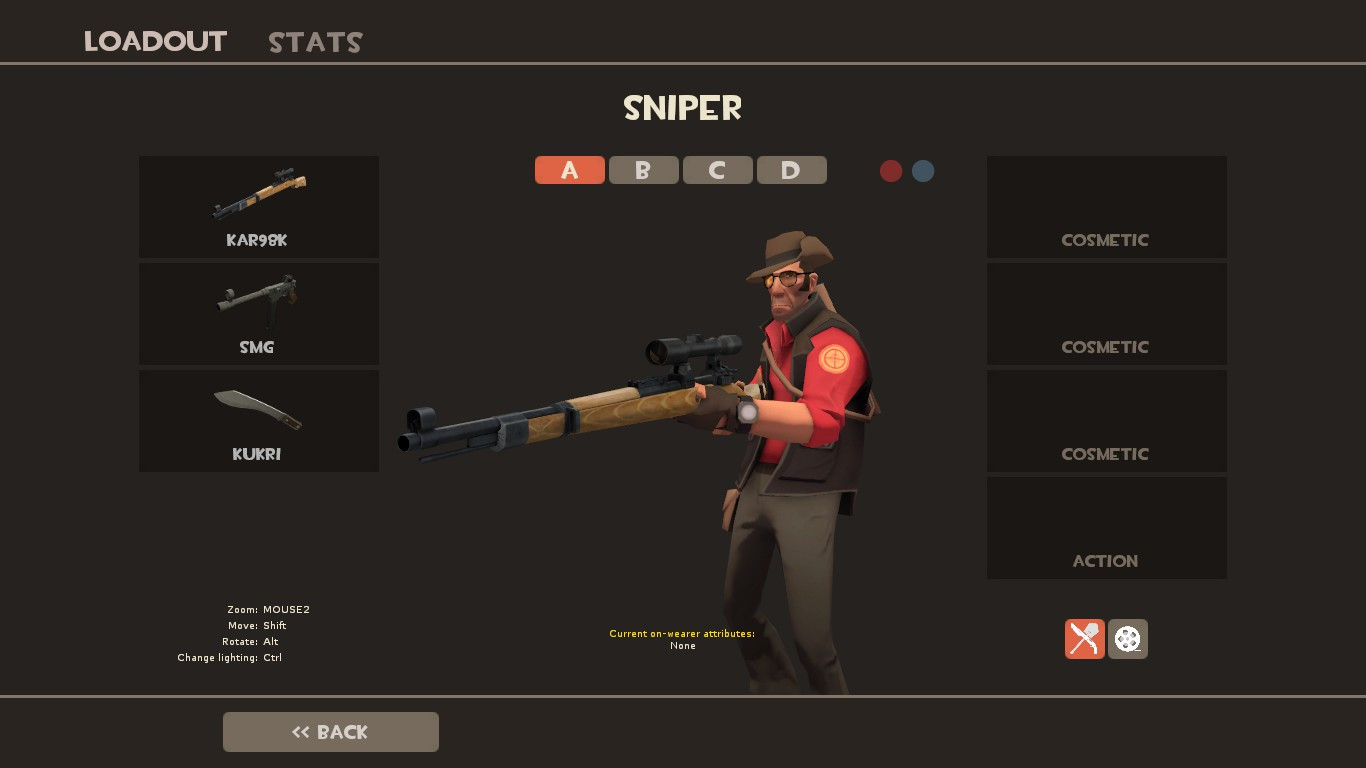Viewport: 1366px width, 768px height.
Task: Select the KAR98K rifle thumbnail
Action: (x=258, y=206)
